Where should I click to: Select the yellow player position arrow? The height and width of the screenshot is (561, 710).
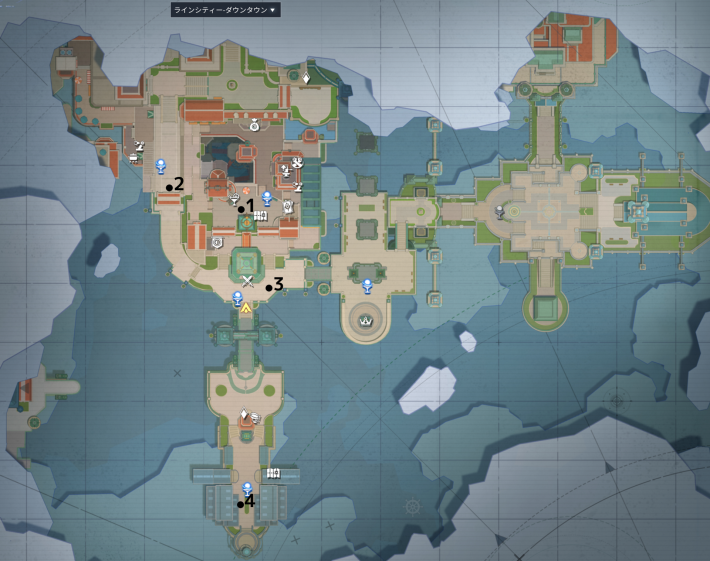pos(245,311)
